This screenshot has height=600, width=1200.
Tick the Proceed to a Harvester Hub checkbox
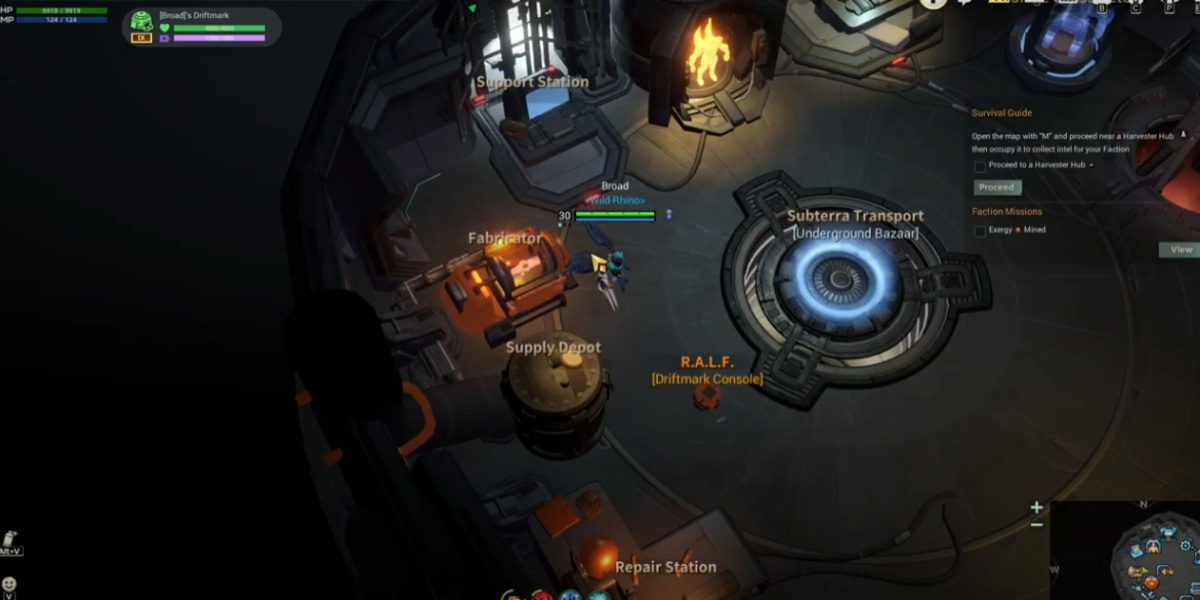tap(980, 166)
